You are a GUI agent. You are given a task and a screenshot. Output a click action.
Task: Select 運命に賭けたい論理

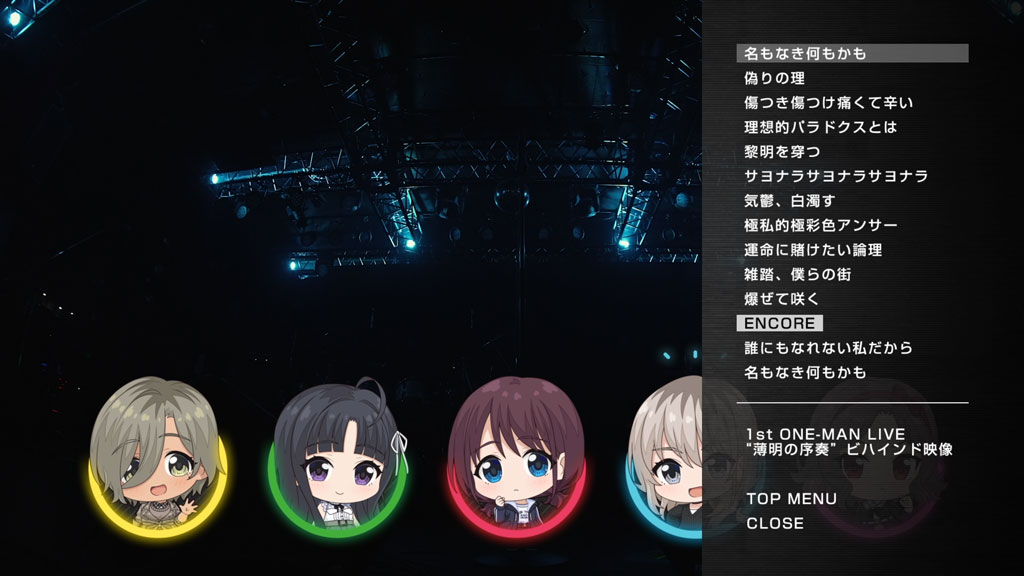[x=813, y=250]
